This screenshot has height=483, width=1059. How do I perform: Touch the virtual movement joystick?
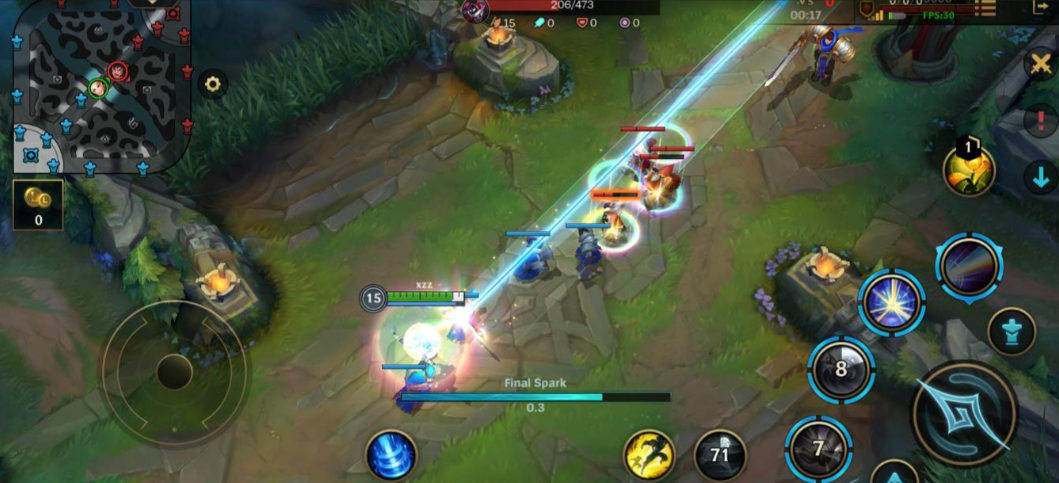click(173, 372)
